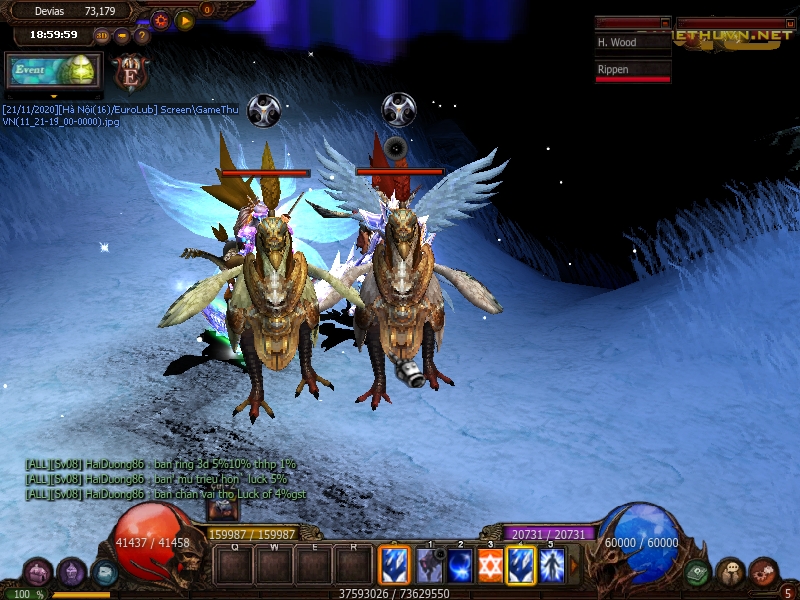Click the orange gear settings icon
The image size is (800, 600).
click(160, 19)
